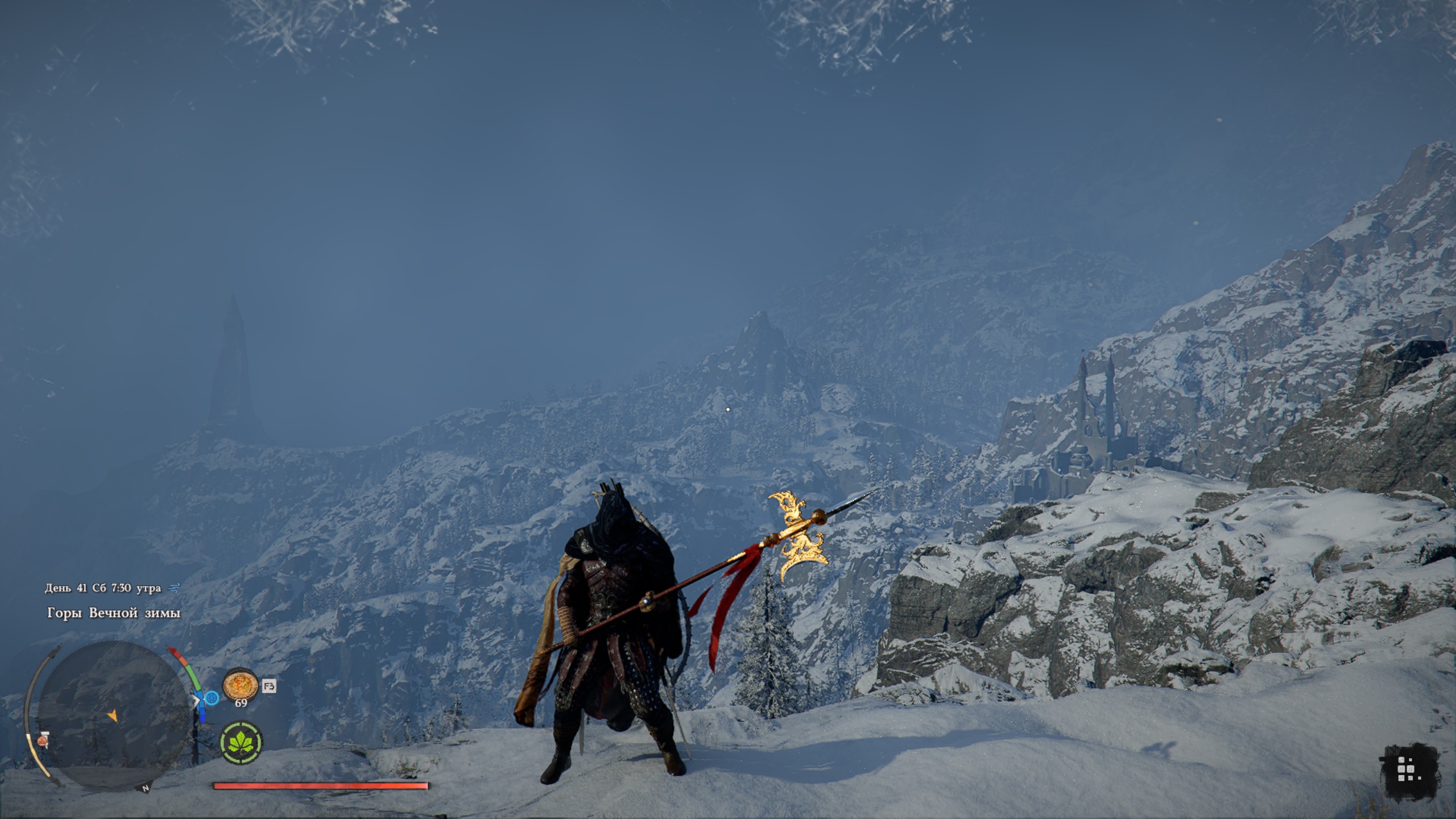
Task: Use the food dish quick slot
Action: pyautogui.click(x=240, y=685)
